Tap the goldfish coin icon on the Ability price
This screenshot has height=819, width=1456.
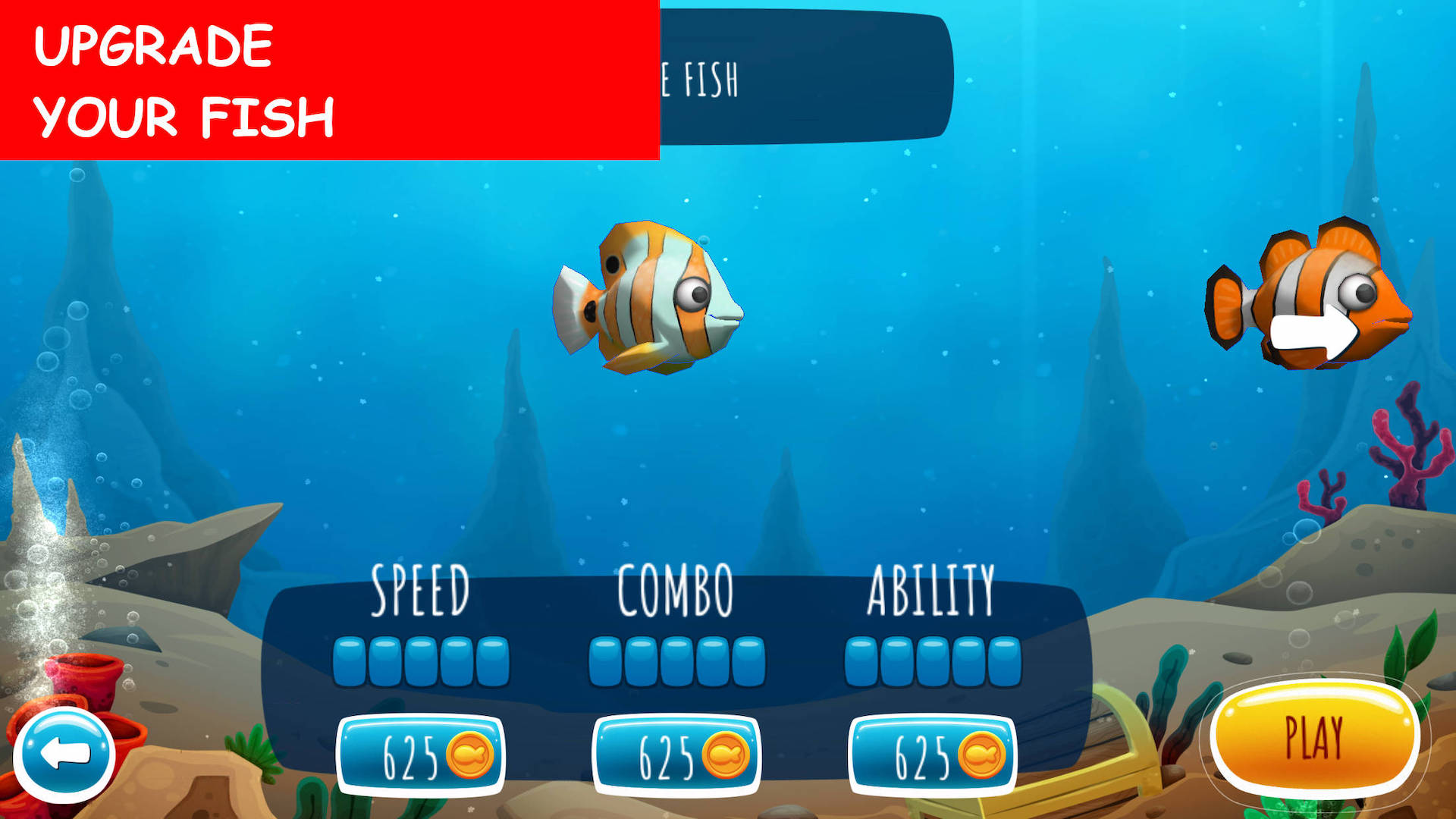point(984,756)
